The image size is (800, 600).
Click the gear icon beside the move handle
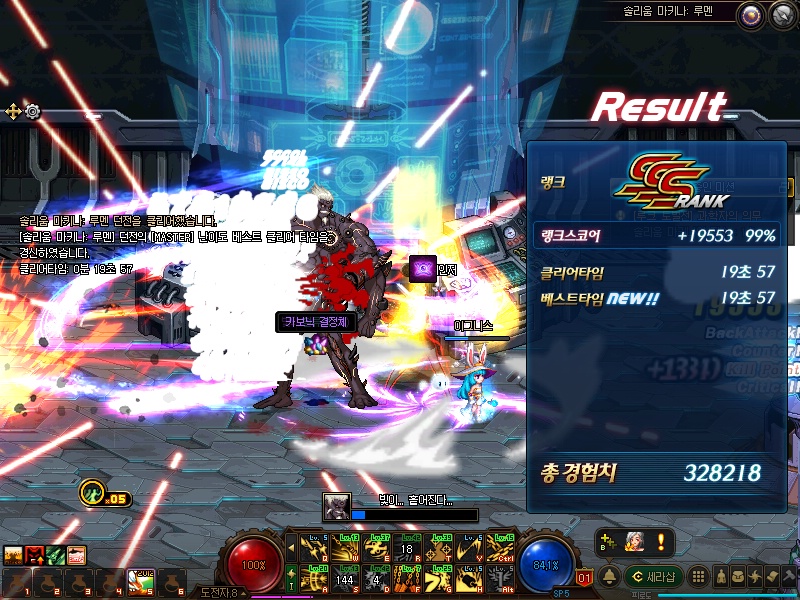[33, 111]
